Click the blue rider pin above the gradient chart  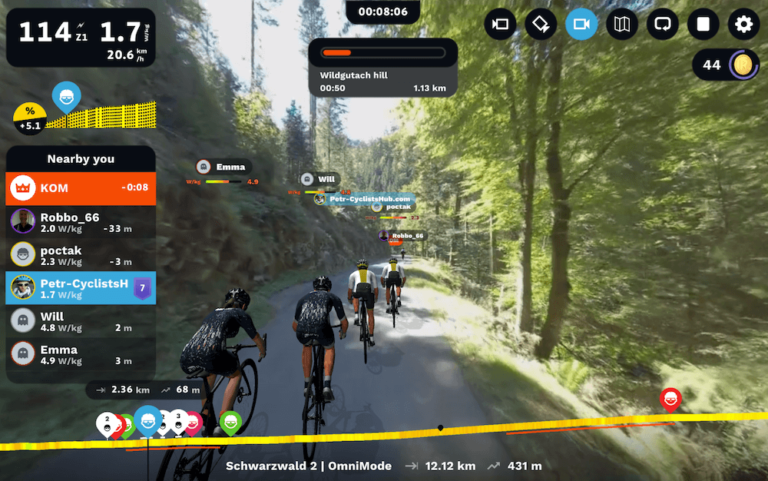[x=66, y=97]
